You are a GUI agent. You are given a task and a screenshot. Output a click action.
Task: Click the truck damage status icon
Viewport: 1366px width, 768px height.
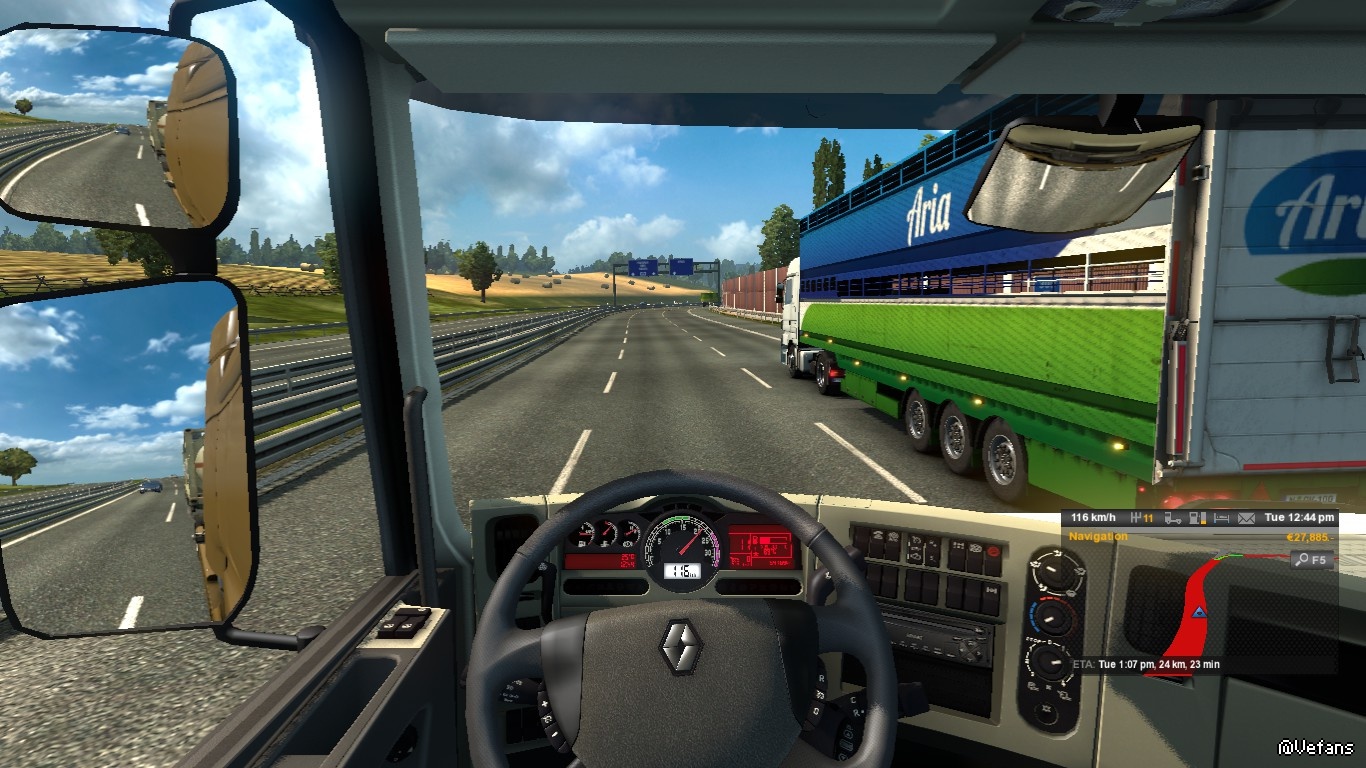point(1172,518)
